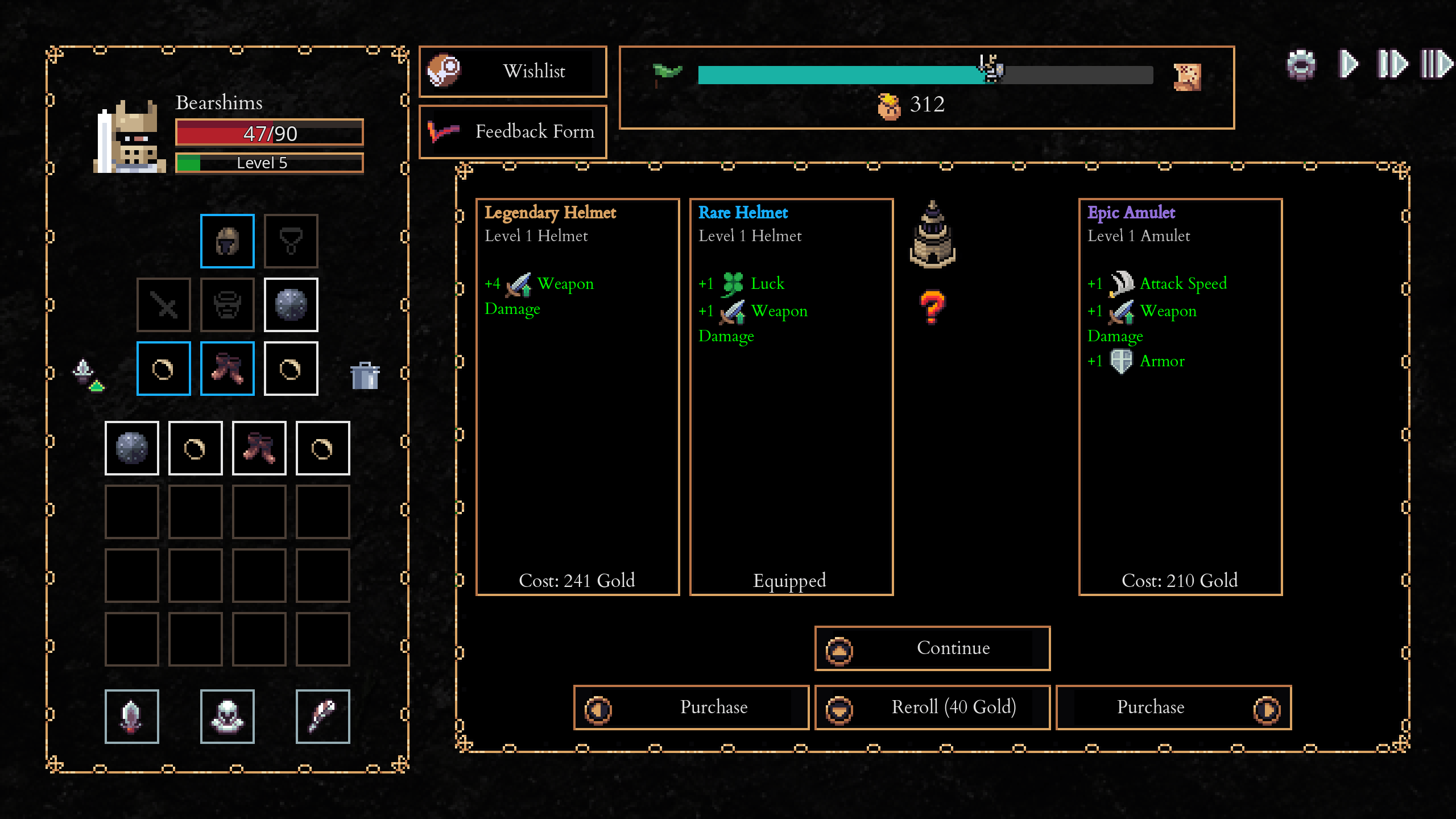This screenshot has height=819, width=1456.
Task: Click the Purchase button with the left arrow
Action: (x=691, y=708)
